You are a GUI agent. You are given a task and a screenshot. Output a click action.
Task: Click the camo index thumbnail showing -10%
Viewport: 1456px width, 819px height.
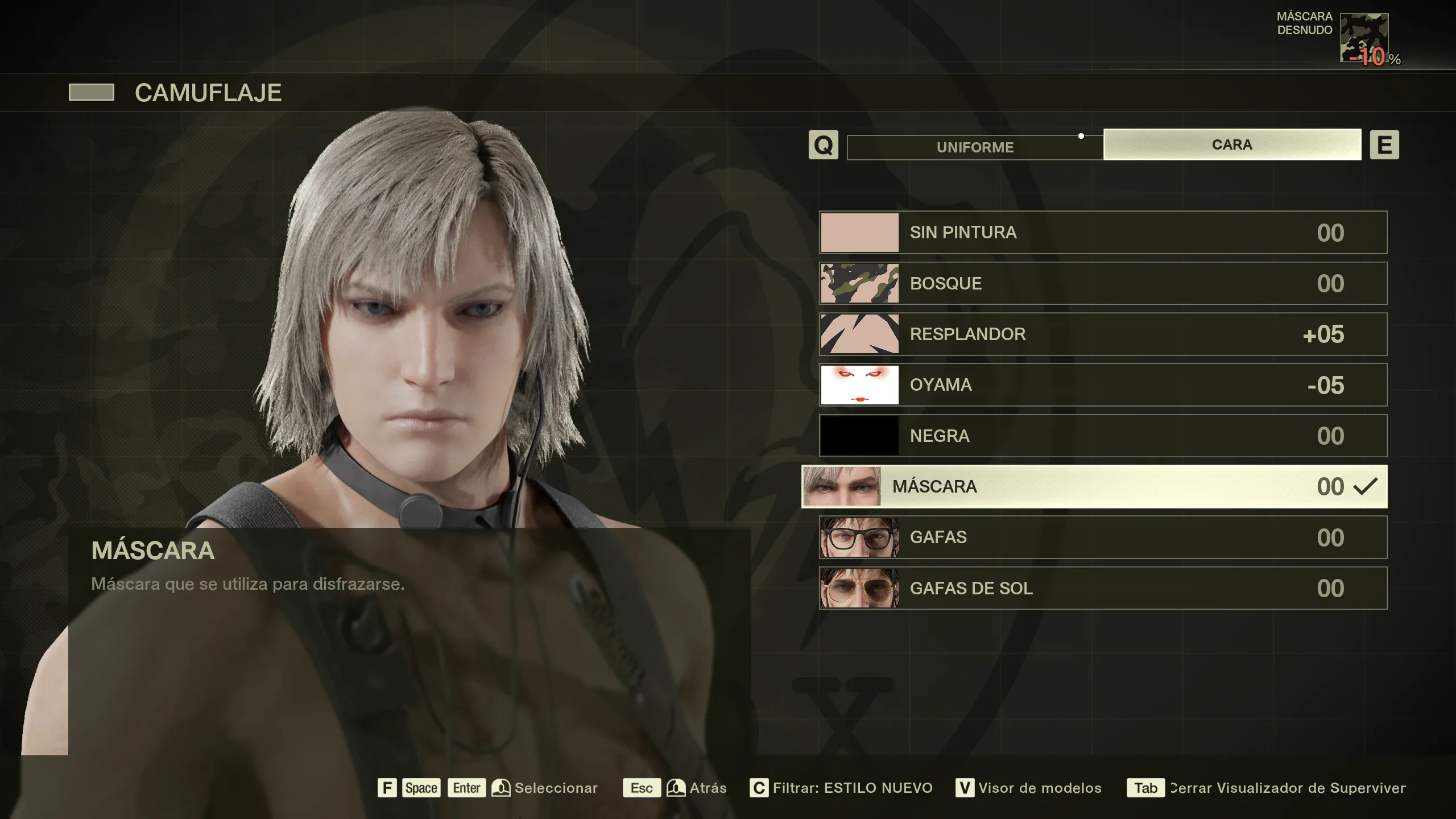pyautogui.click(x=1364, y=38)
